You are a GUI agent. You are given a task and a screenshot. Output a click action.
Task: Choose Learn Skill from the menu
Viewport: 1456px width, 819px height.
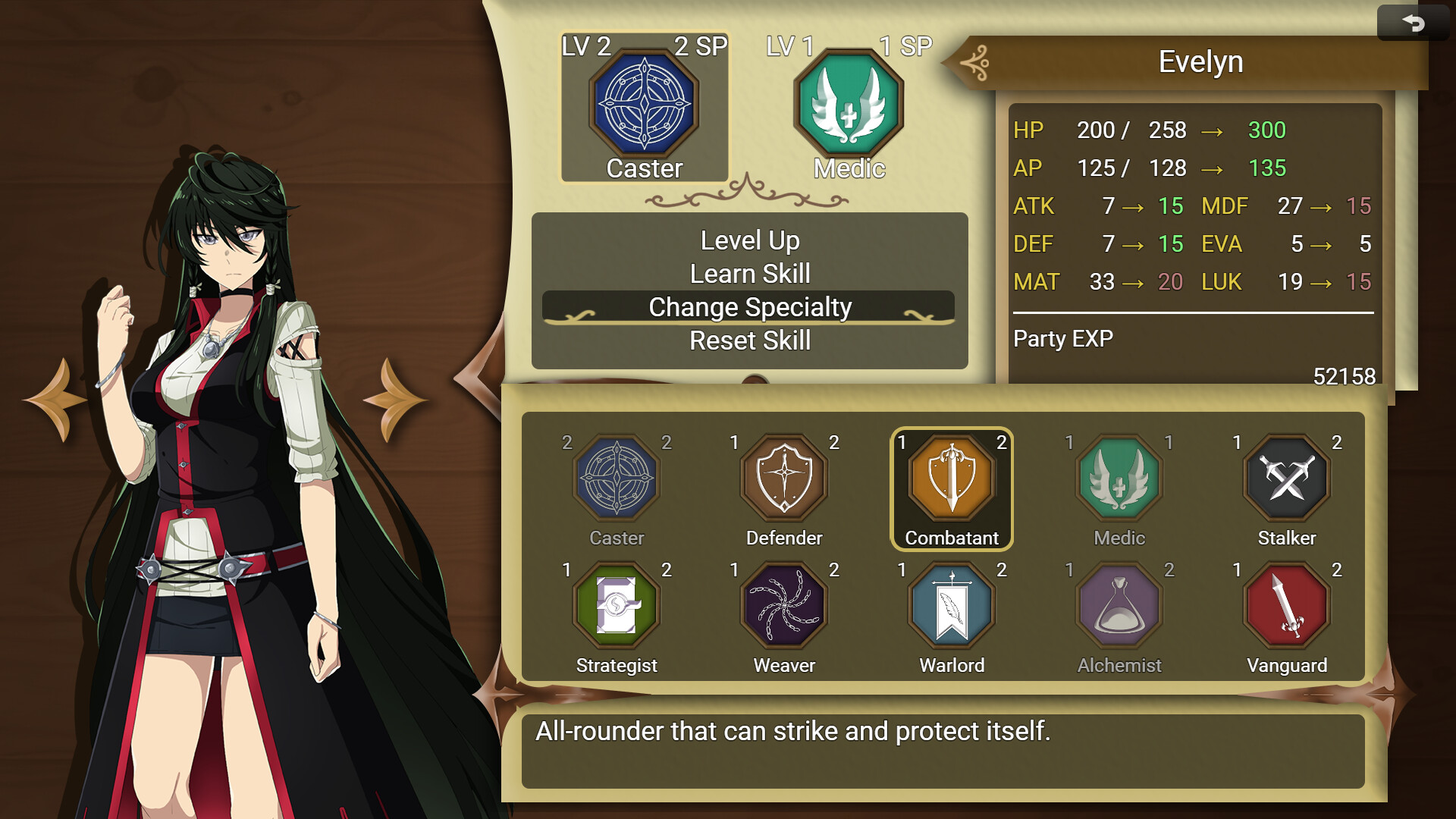749,274
